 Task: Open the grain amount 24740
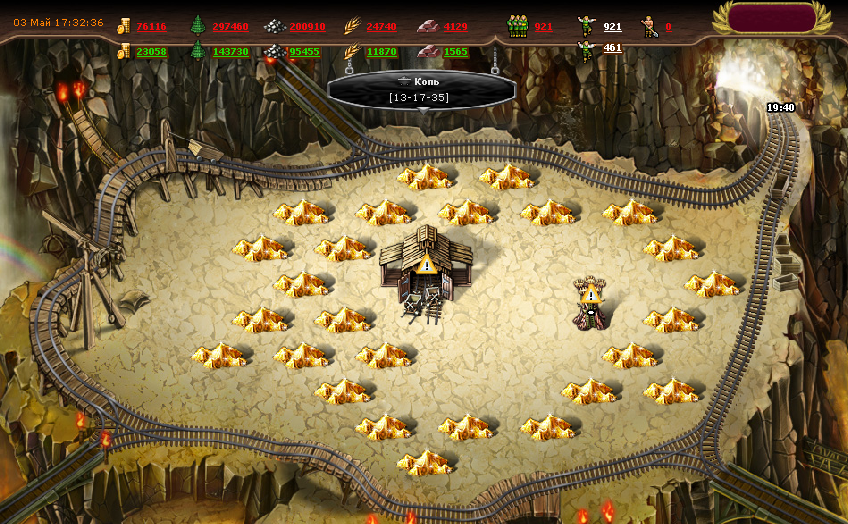click(381, 26)
